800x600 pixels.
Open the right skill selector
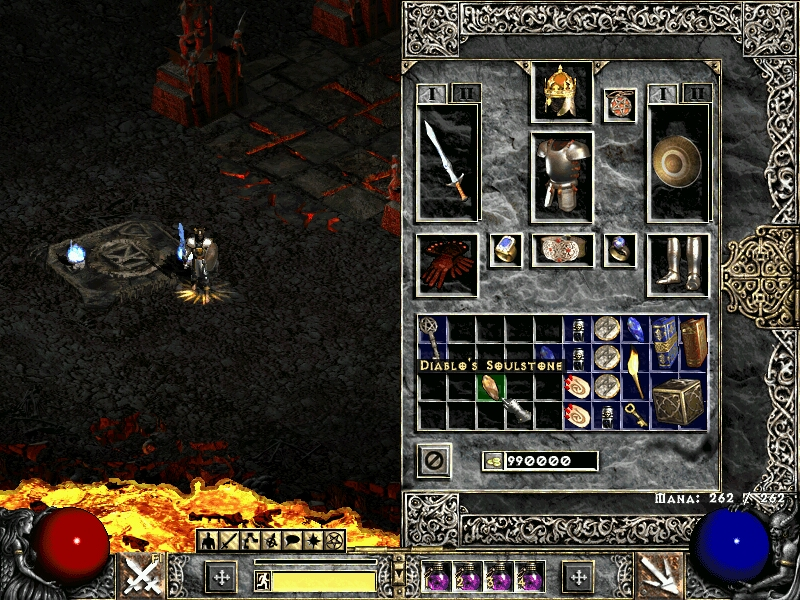point(658,575)
